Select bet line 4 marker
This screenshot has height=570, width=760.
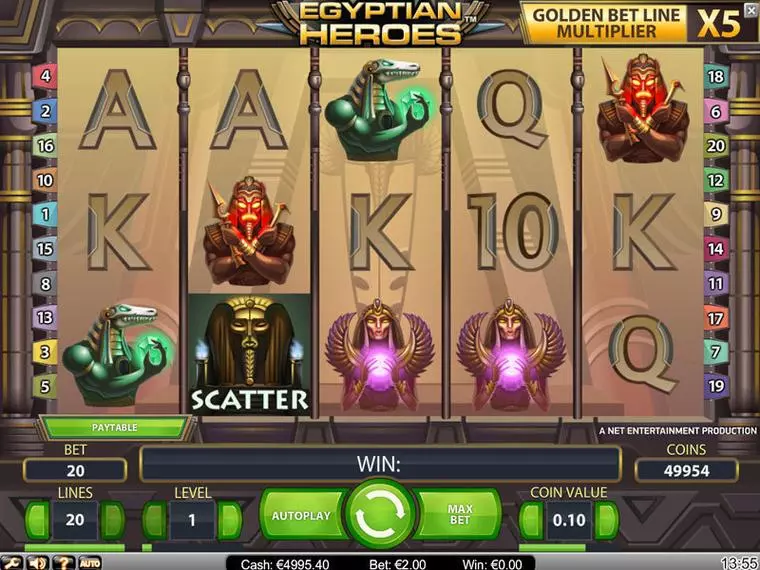tap(44, 76)
